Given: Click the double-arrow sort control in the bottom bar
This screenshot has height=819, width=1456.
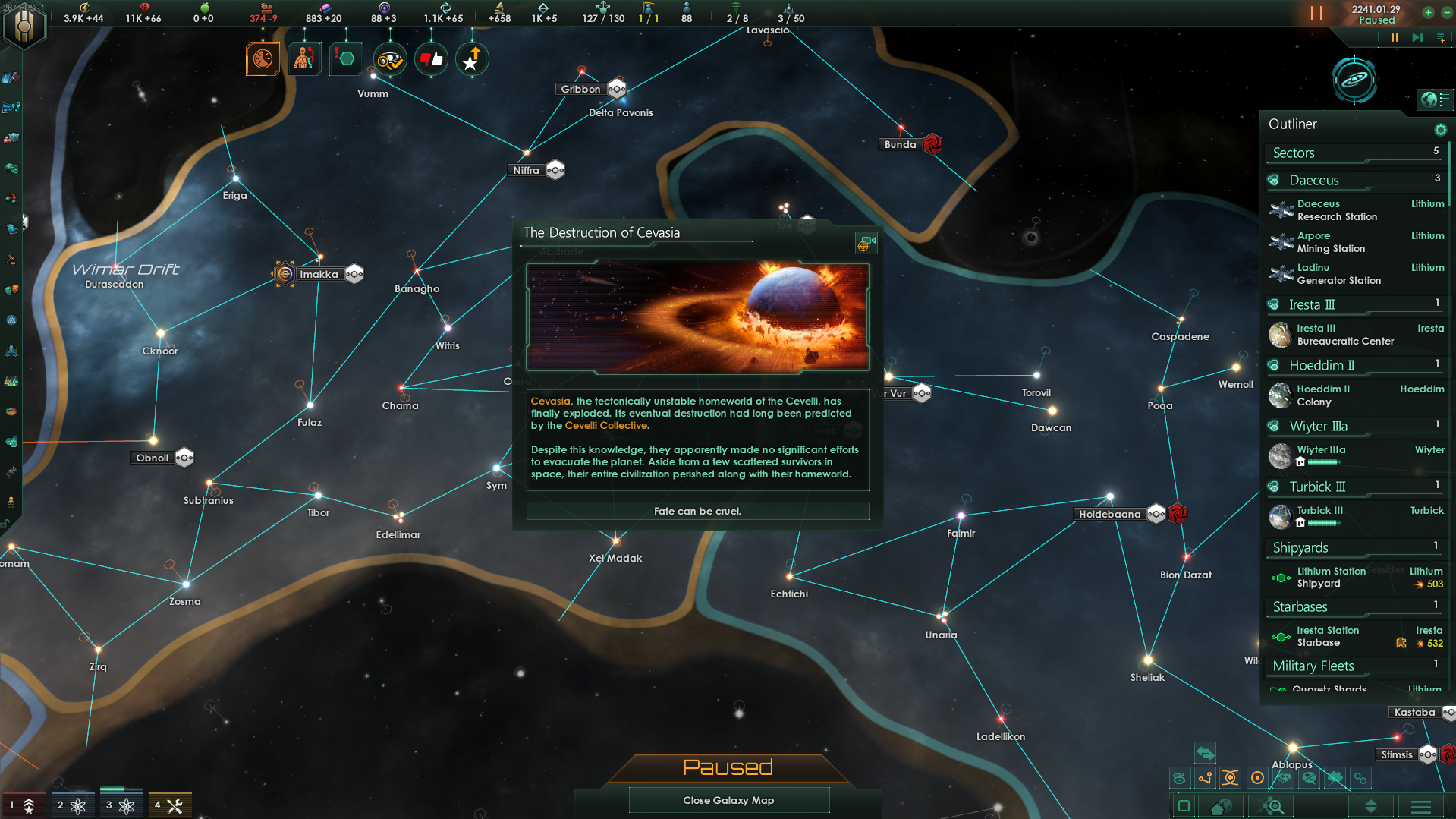Looking at the screenshot, I should [1371, 806].
